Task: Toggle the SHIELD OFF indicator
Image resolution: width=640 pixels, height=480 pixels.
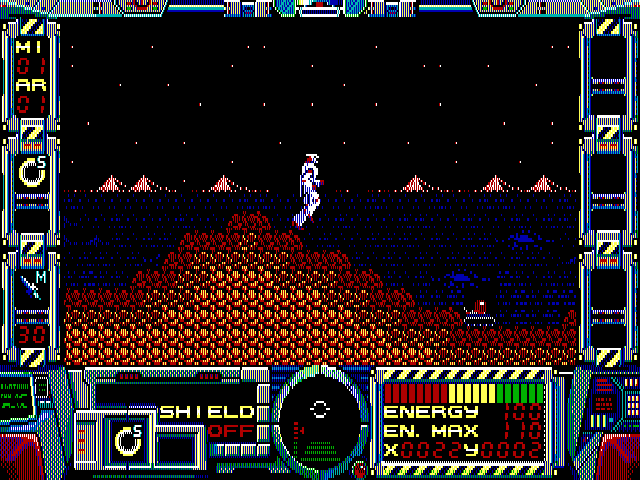Action: tap(207, 421)
